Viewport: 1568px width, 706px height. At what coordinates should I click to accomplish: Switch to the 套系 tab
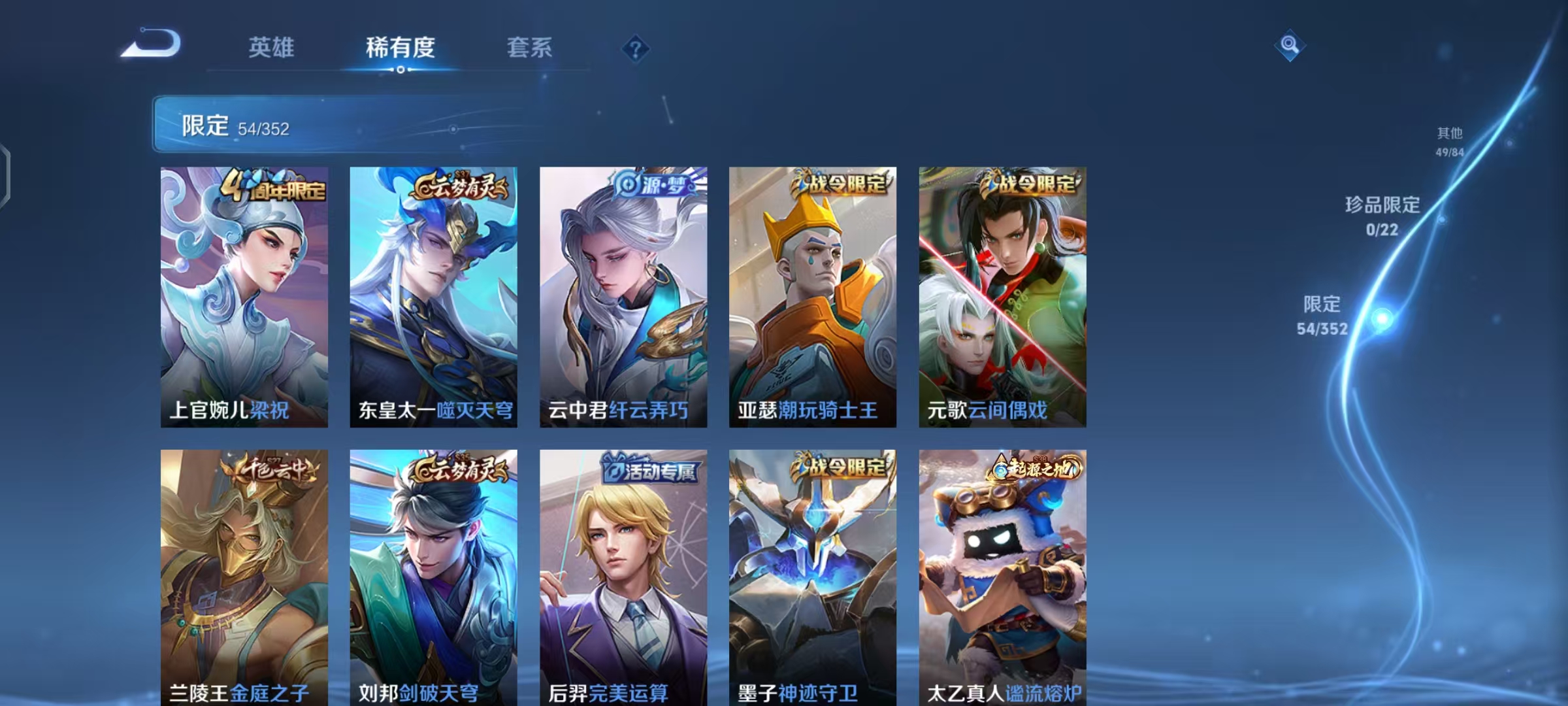coord(529,47)
